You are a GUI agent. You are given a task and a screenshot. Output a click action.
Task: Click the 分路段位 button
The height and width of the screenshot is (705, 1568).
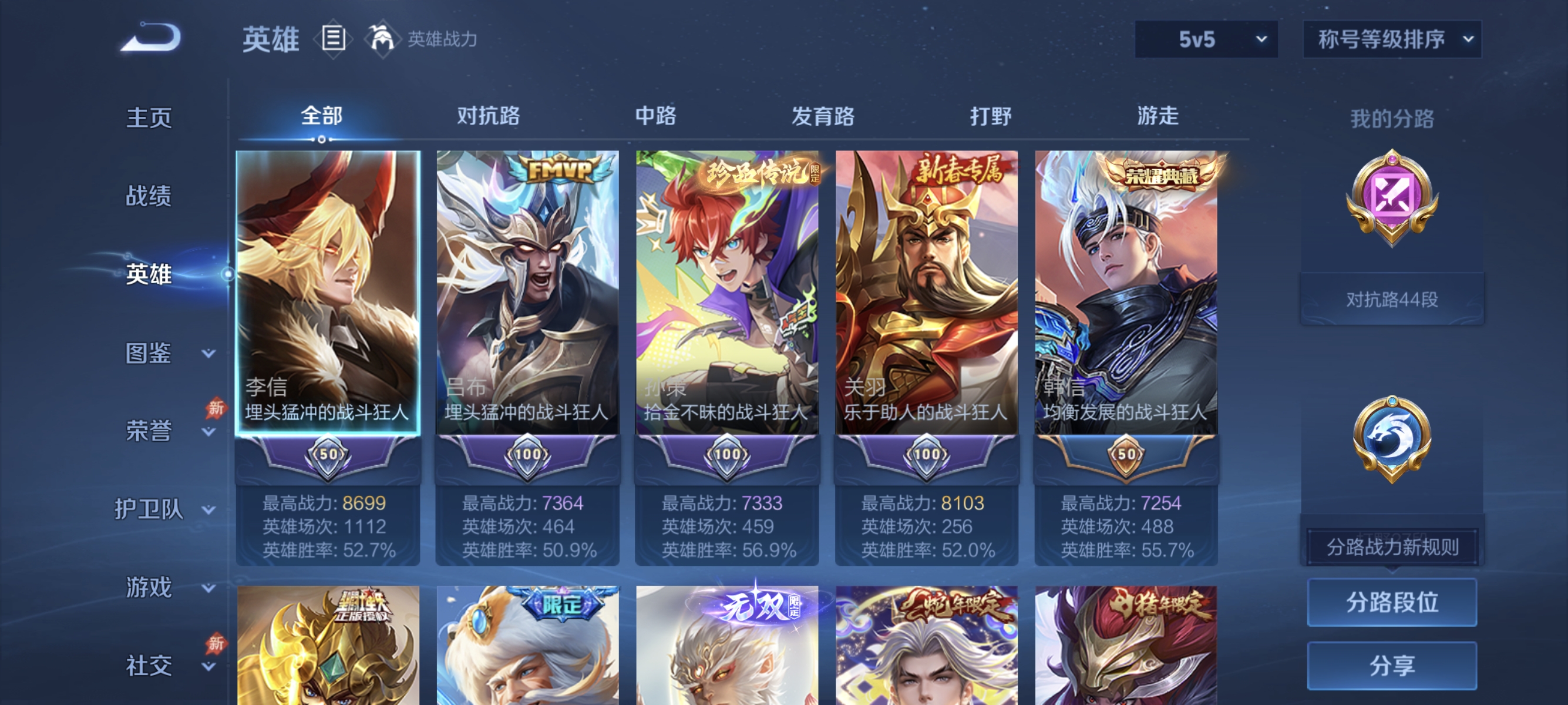point(1392,603)
